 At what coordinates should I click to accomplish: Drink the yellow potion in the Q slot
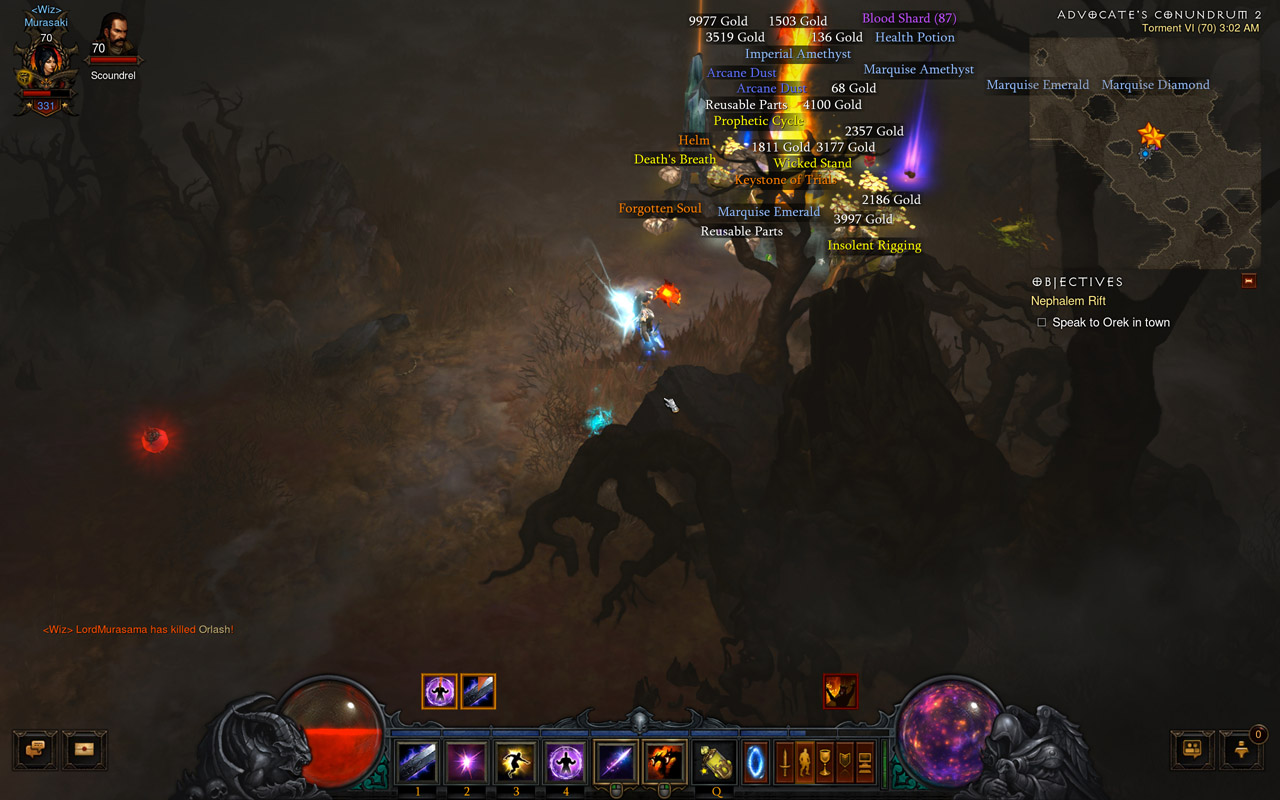(x=714, y=764)
